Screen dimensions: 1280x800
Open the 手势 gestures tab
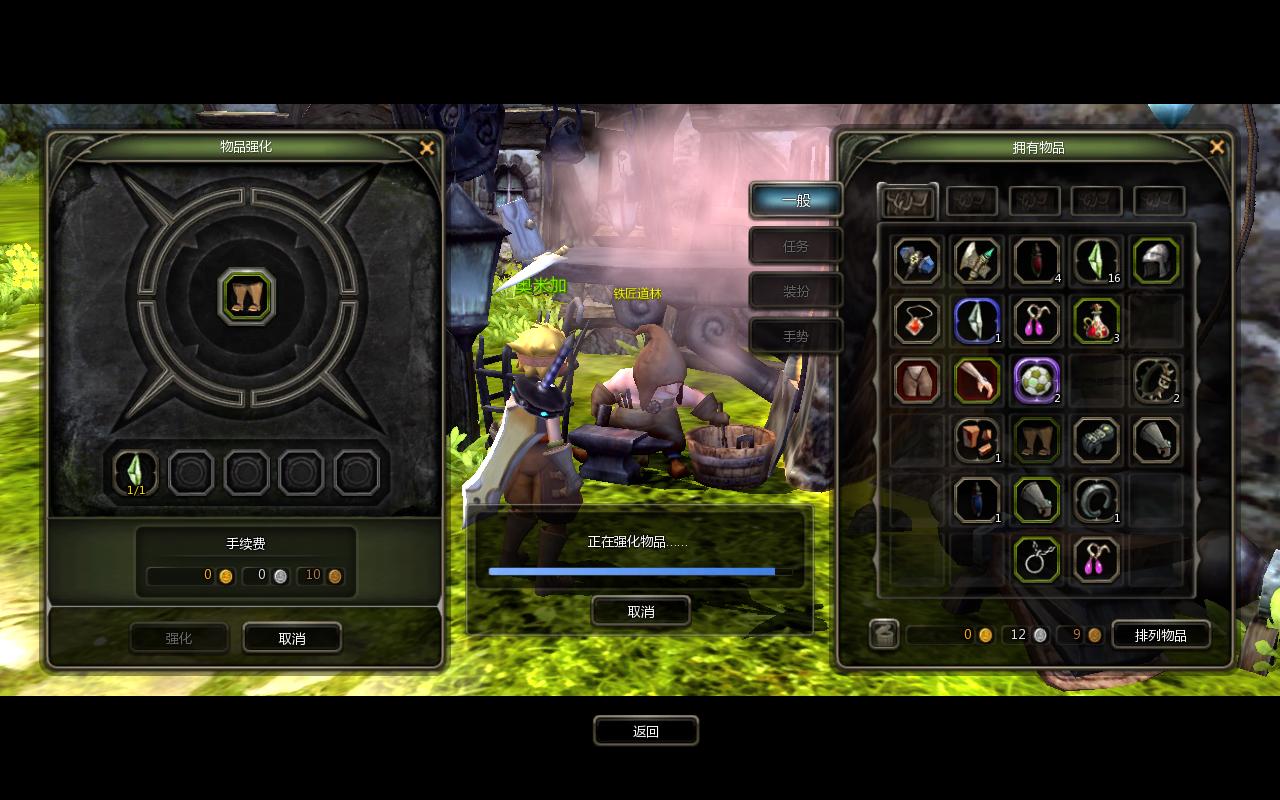point(796,336)
